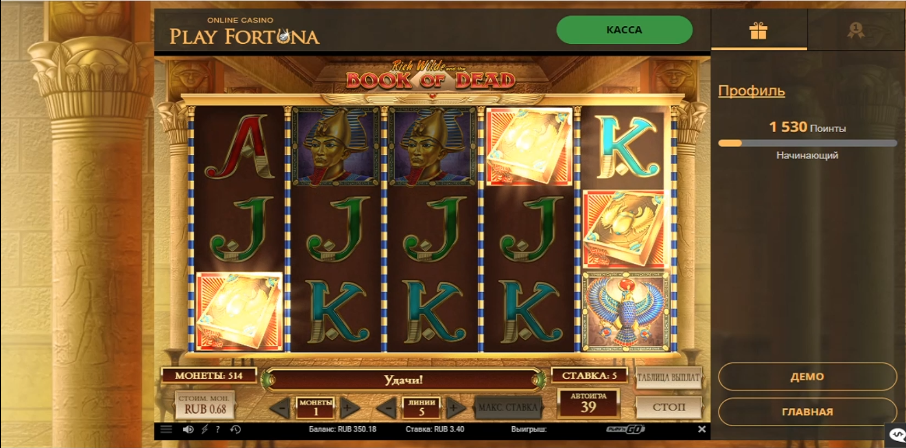Switch to Демо demo mode
This screenshot has height=448, width=906.
pos(807,377)
